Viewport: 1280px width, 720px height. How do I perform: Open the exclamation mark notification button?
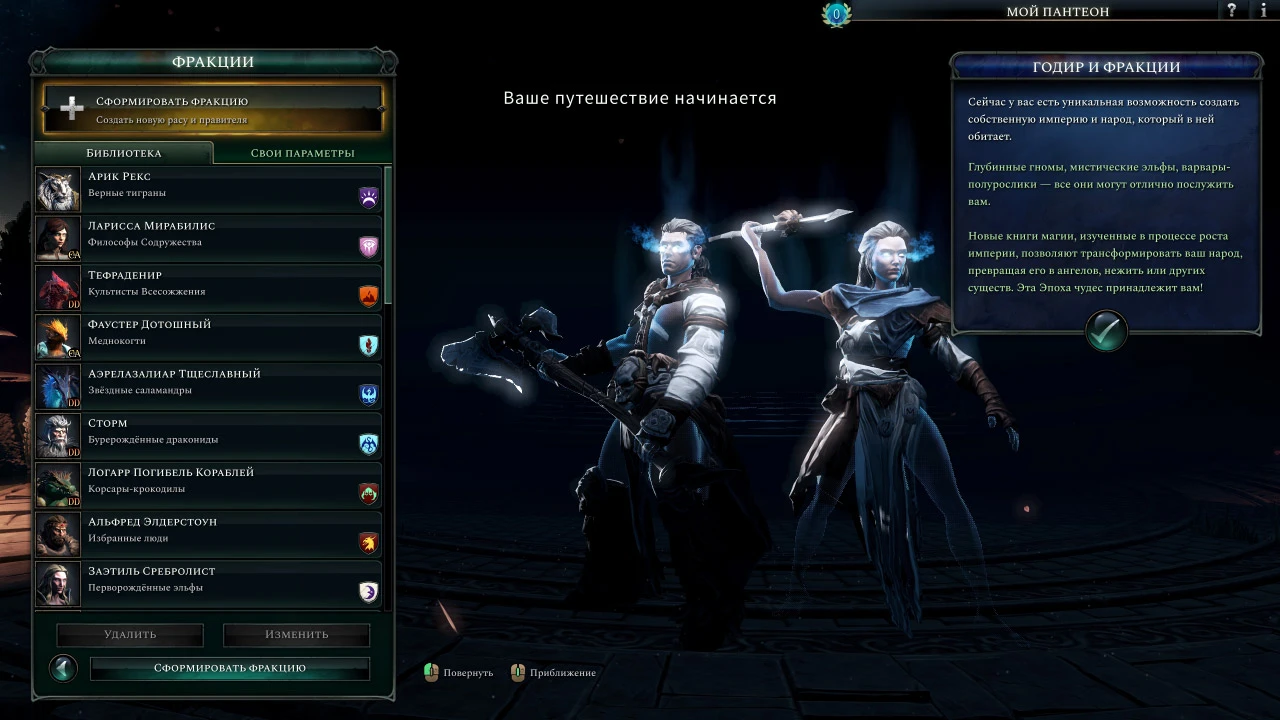1262,11
